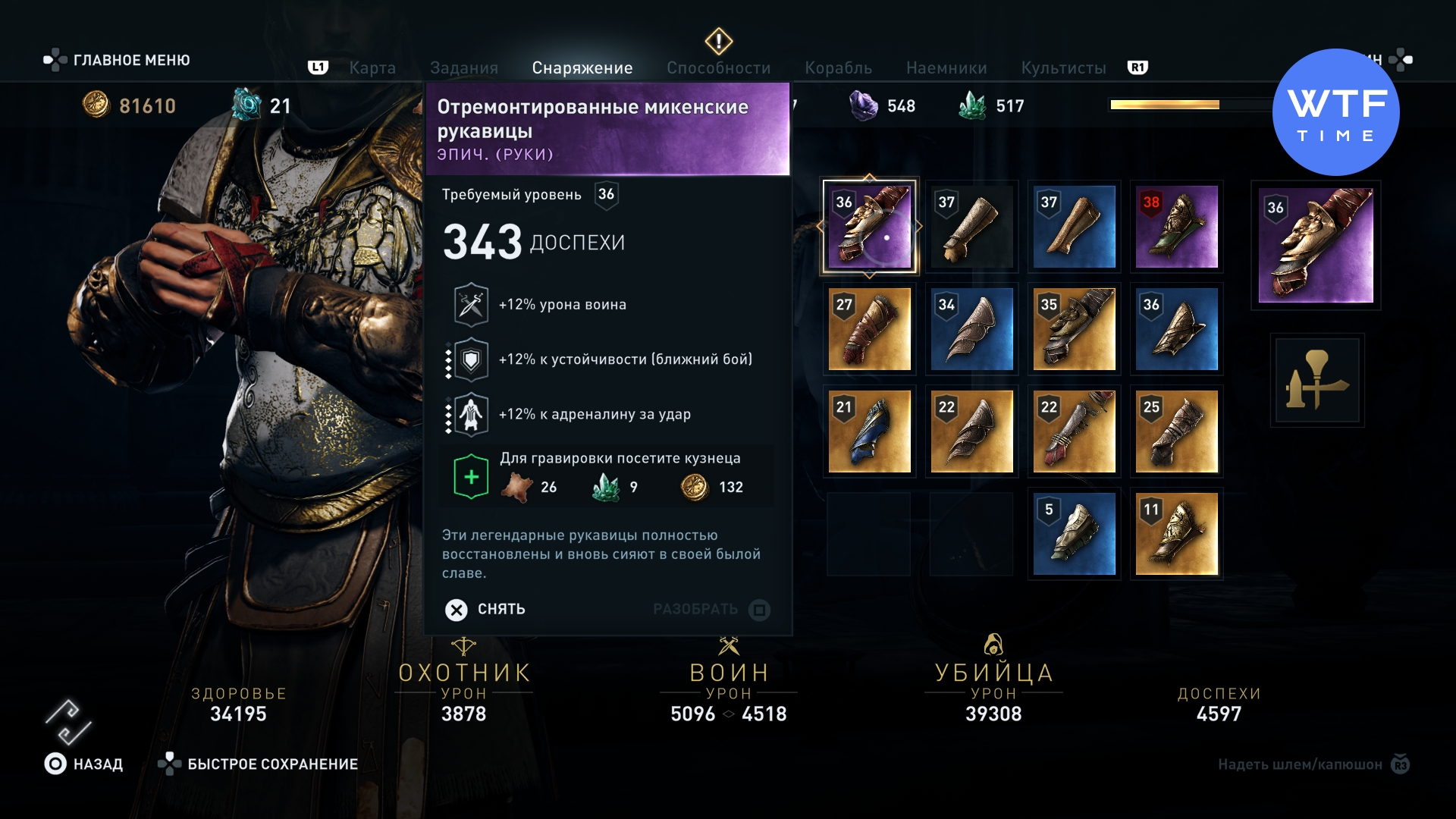The image size is (1456, 819).
Task: Open the Наемники tab
Action: [946, 68]
